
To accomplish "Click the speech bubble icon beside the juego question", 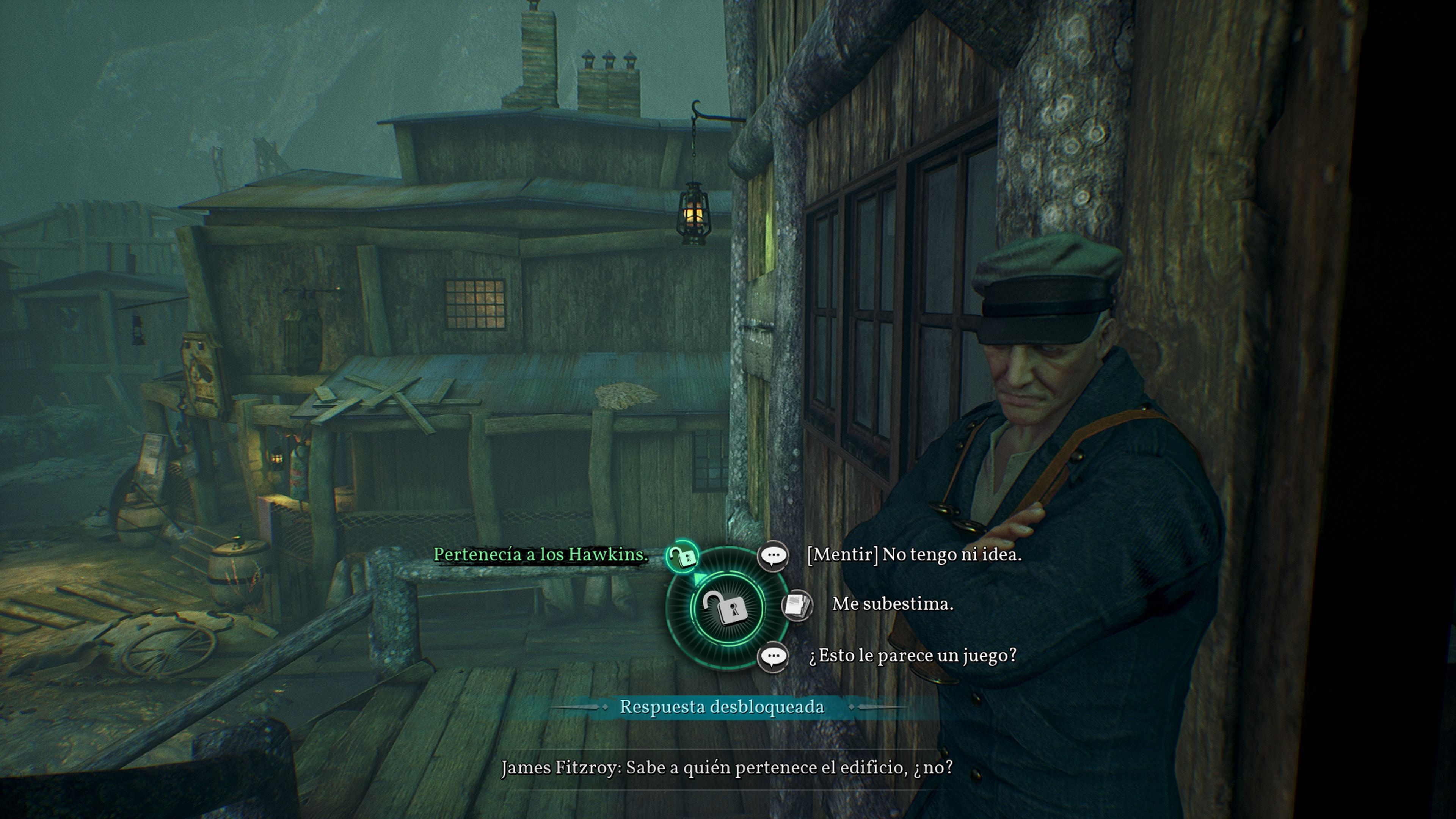I will click(773, 656).
